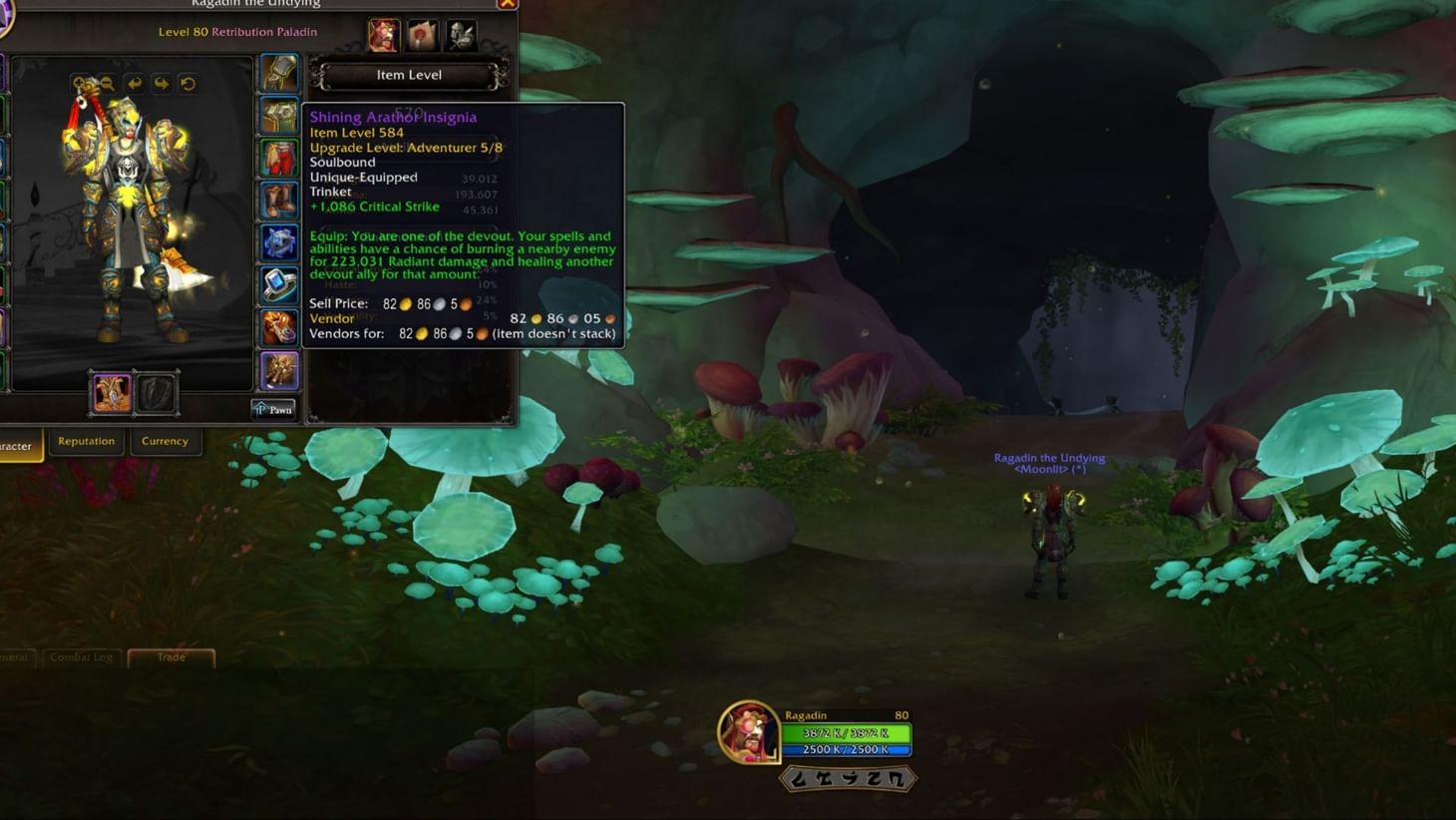Open the Combat Log chat tab
Image resolution: width=1456 pixels, height=820 pixels.
click(x=81, y=657)
